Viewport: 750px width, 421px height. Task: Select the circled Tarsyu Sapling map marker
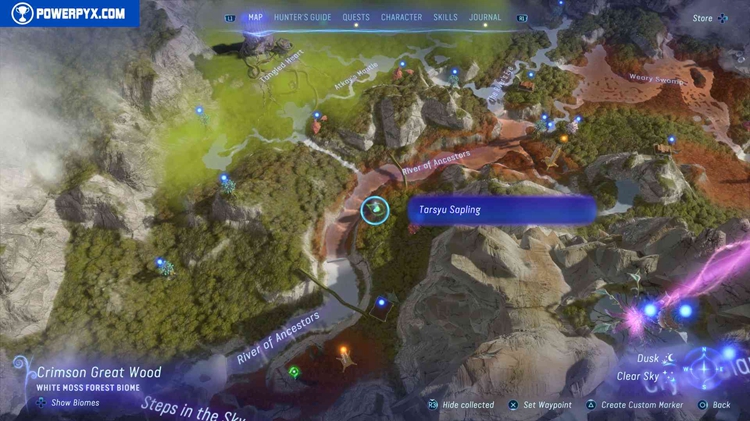(375, 210)
